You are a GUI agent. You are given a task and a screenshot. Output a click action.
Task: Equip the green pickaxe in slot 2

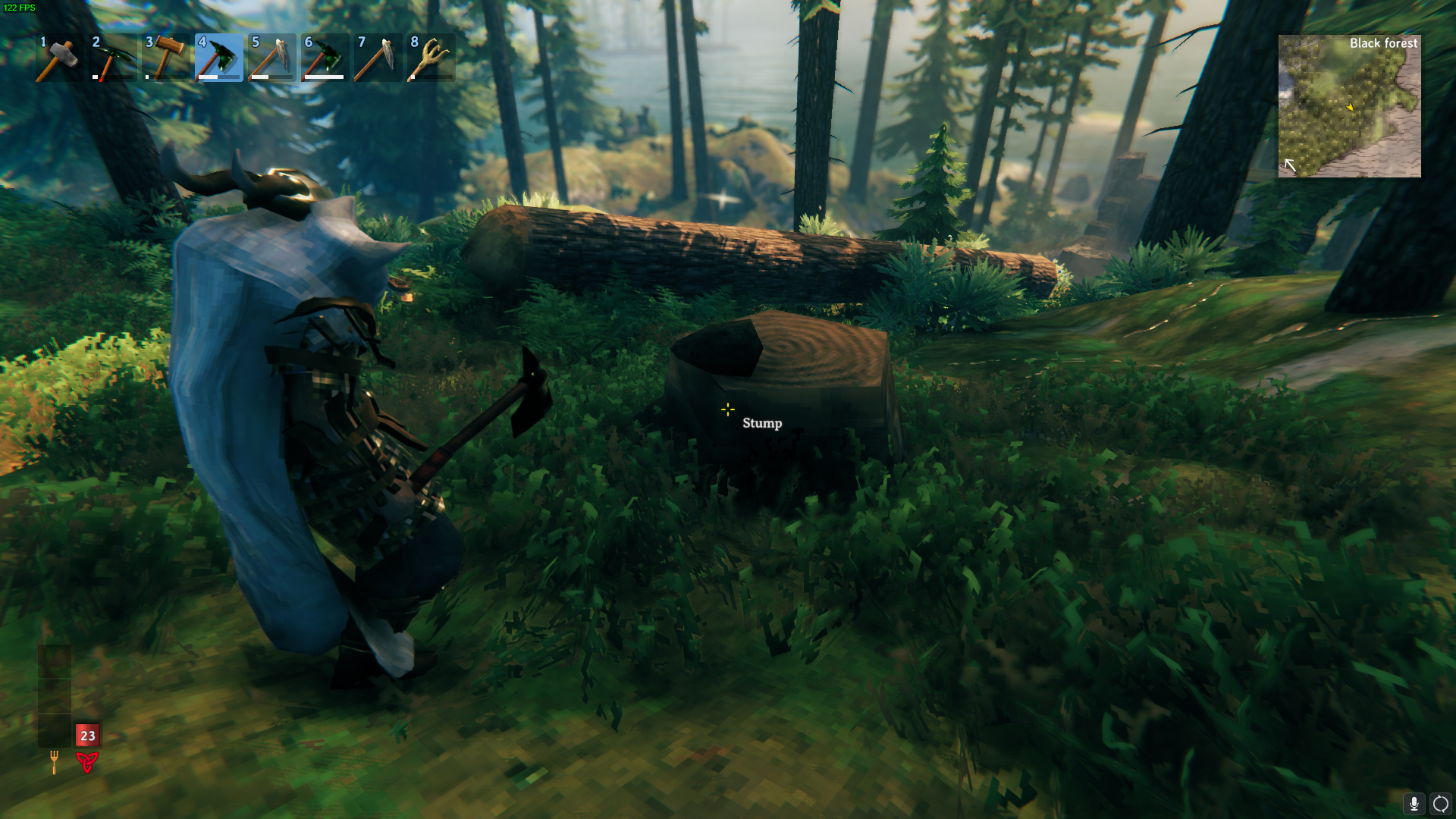[112, 58]
